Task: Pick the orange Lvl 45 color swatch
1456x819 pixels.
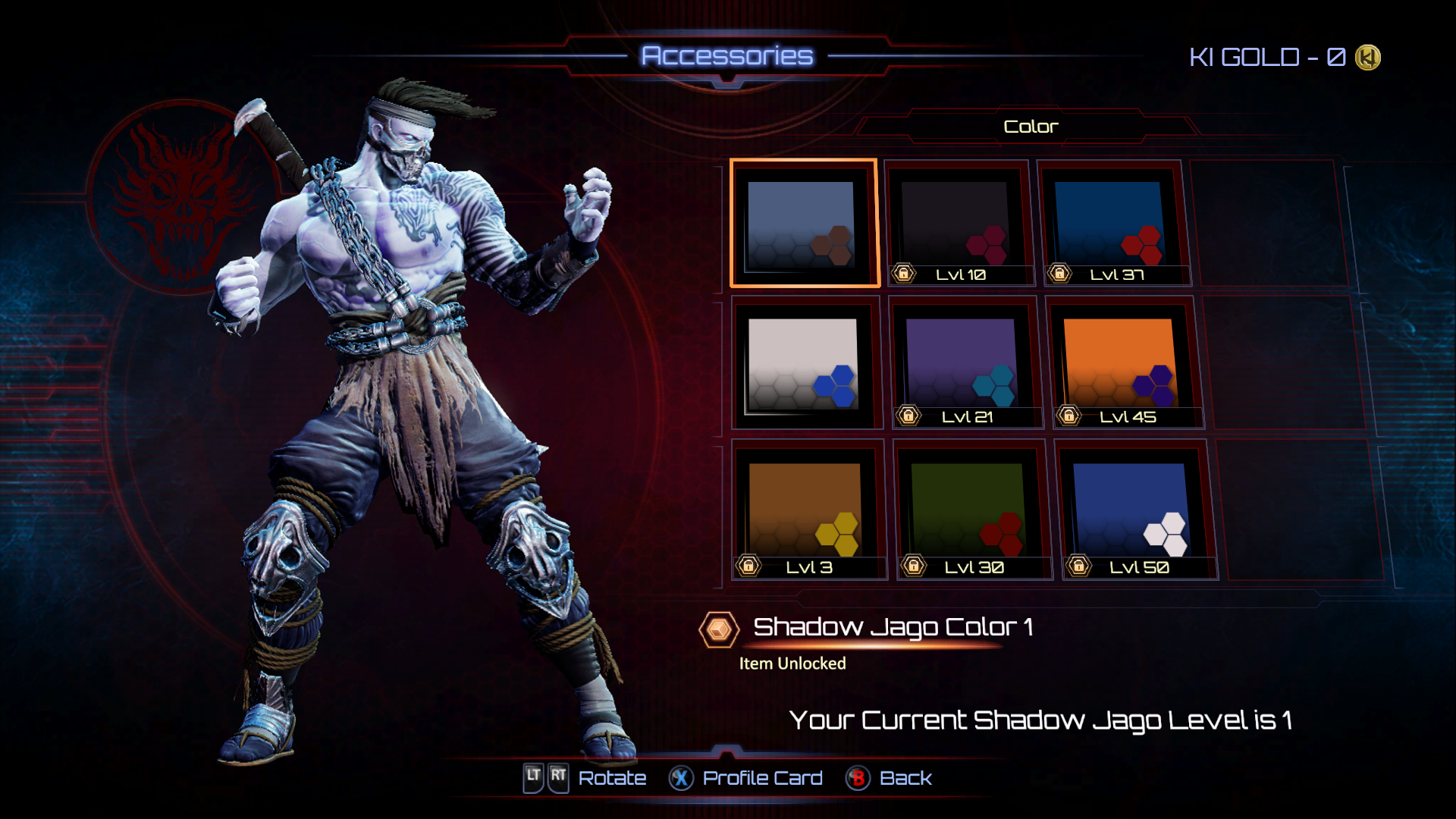Action: (x=1121, y=364)
